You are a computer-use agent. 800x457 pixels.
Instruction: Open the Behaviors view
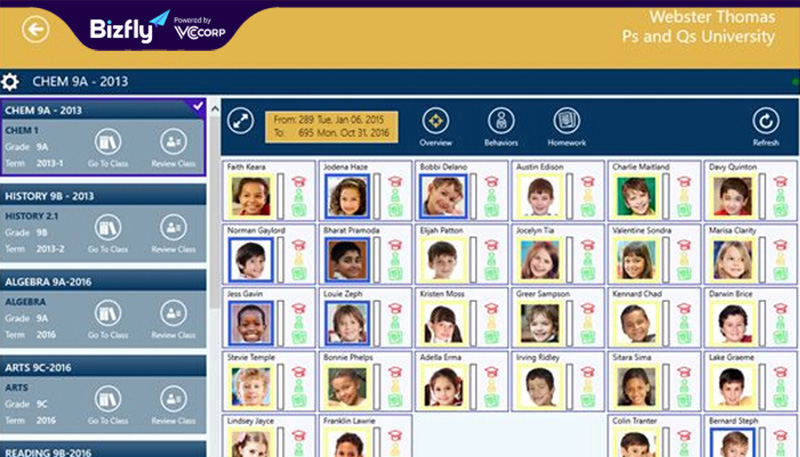click(501, 126)
